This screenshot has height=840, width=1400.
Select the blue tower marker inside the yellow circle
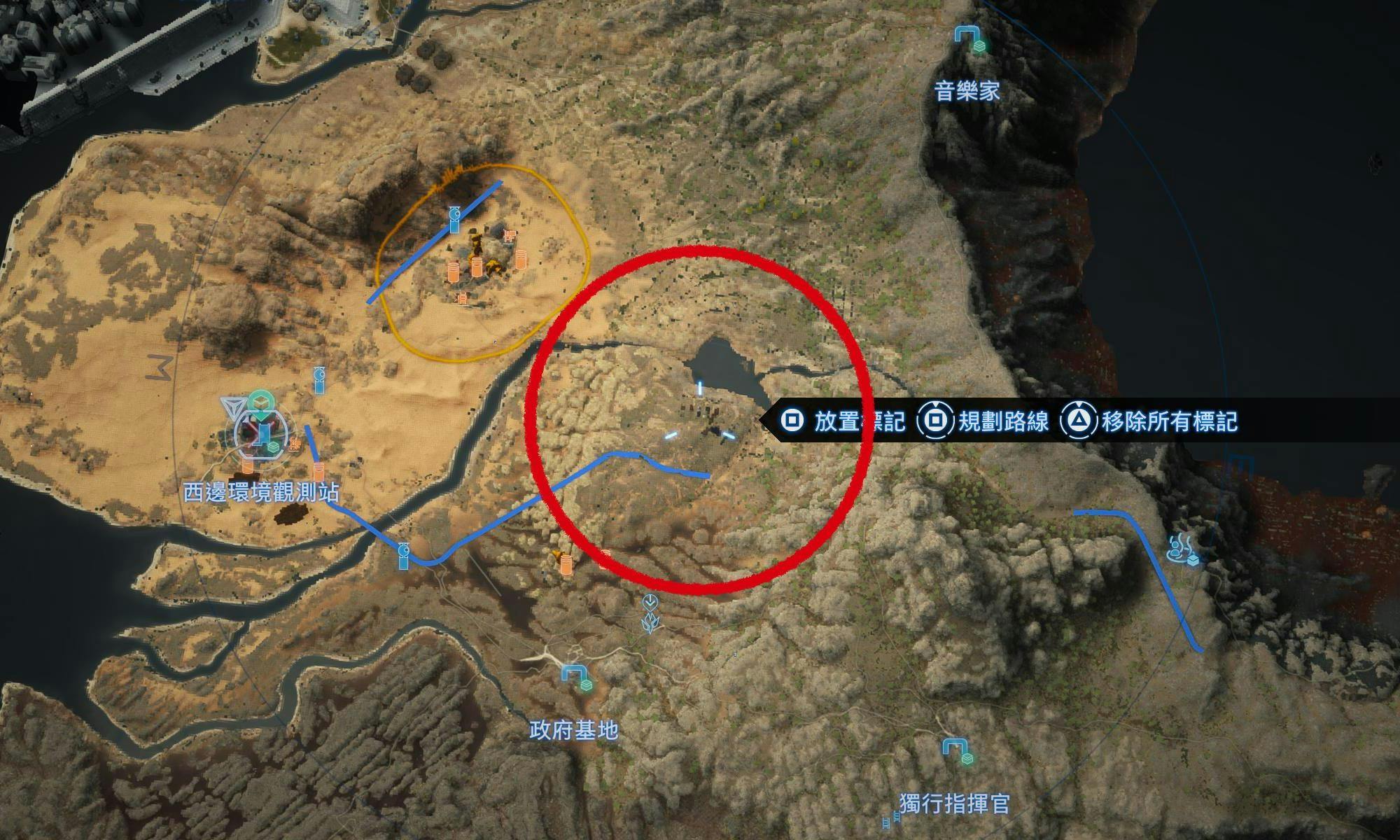454,219
